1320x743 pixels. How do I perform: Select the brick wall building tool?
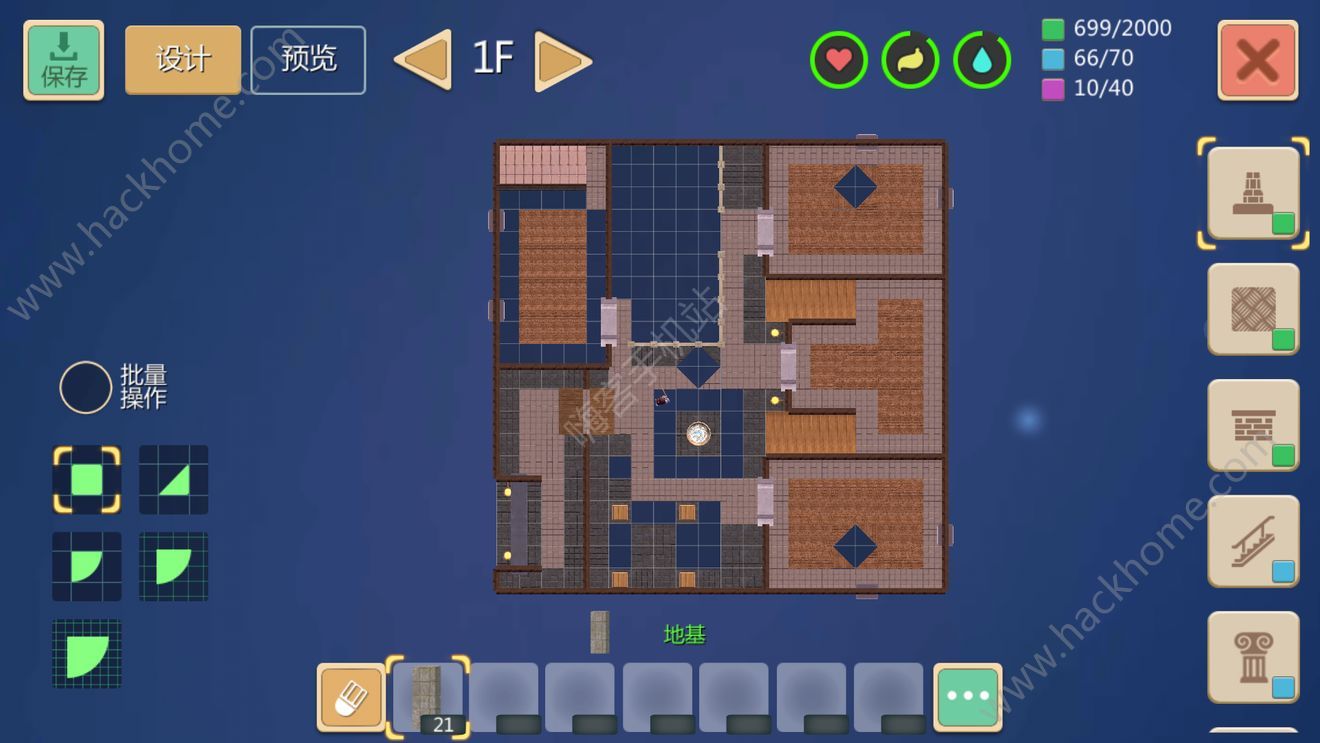pyautogui.click(x=1253, y=427)
